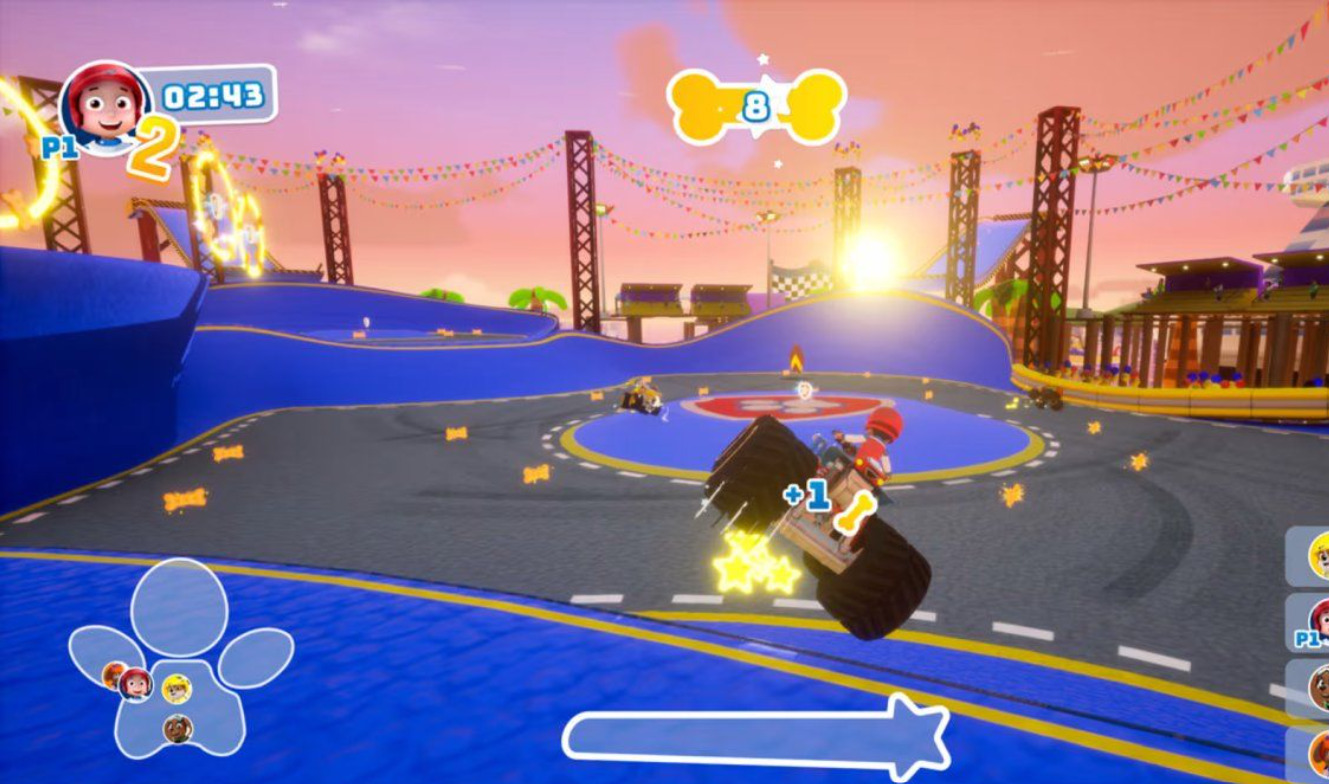Click the brown pup marker on the minimap
The width and height of the screenshot is (1329, 784).
pyautogui.click(x=178, y=728)
